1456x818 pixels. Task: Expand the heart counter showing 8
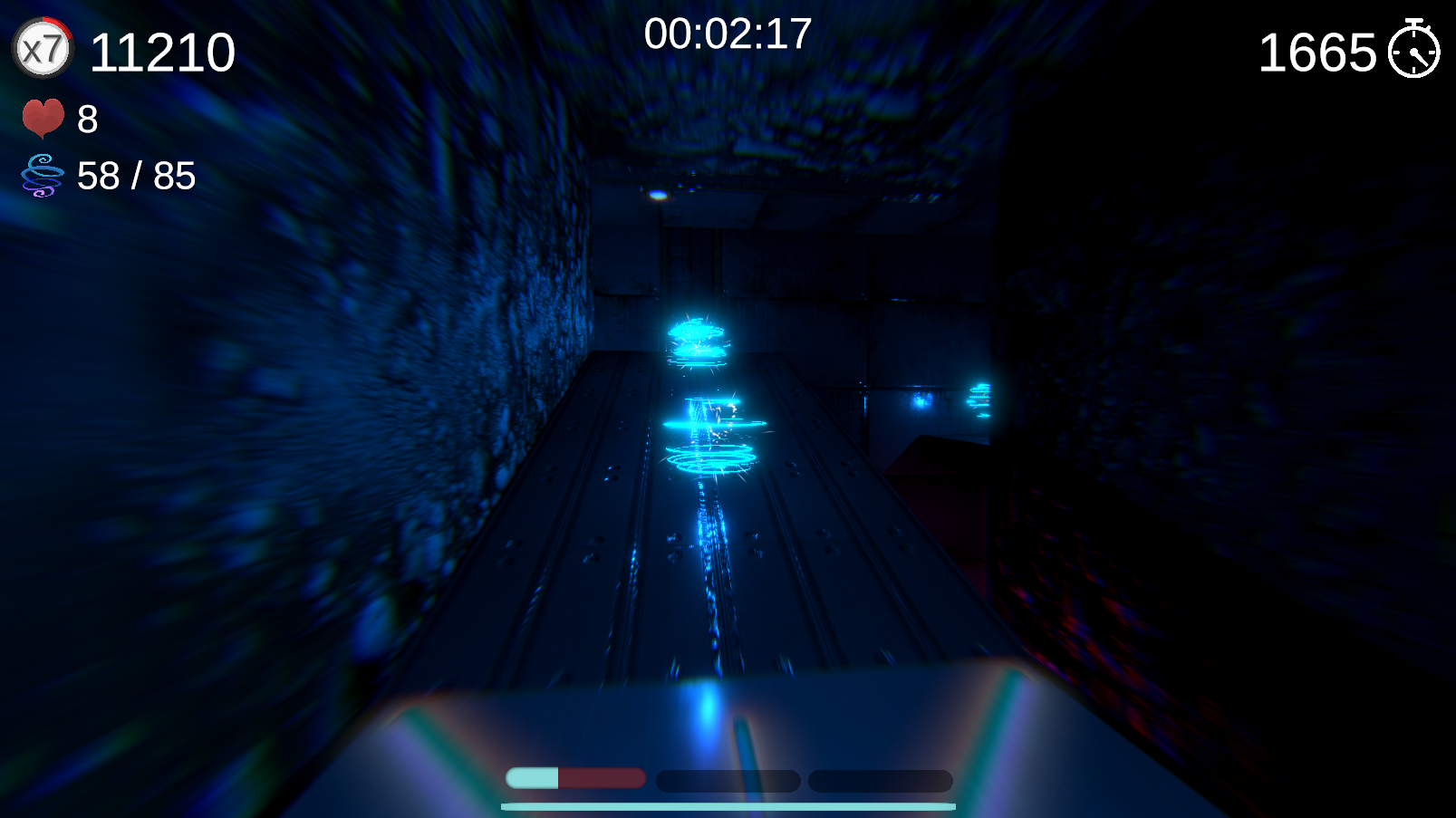point(87,120)
